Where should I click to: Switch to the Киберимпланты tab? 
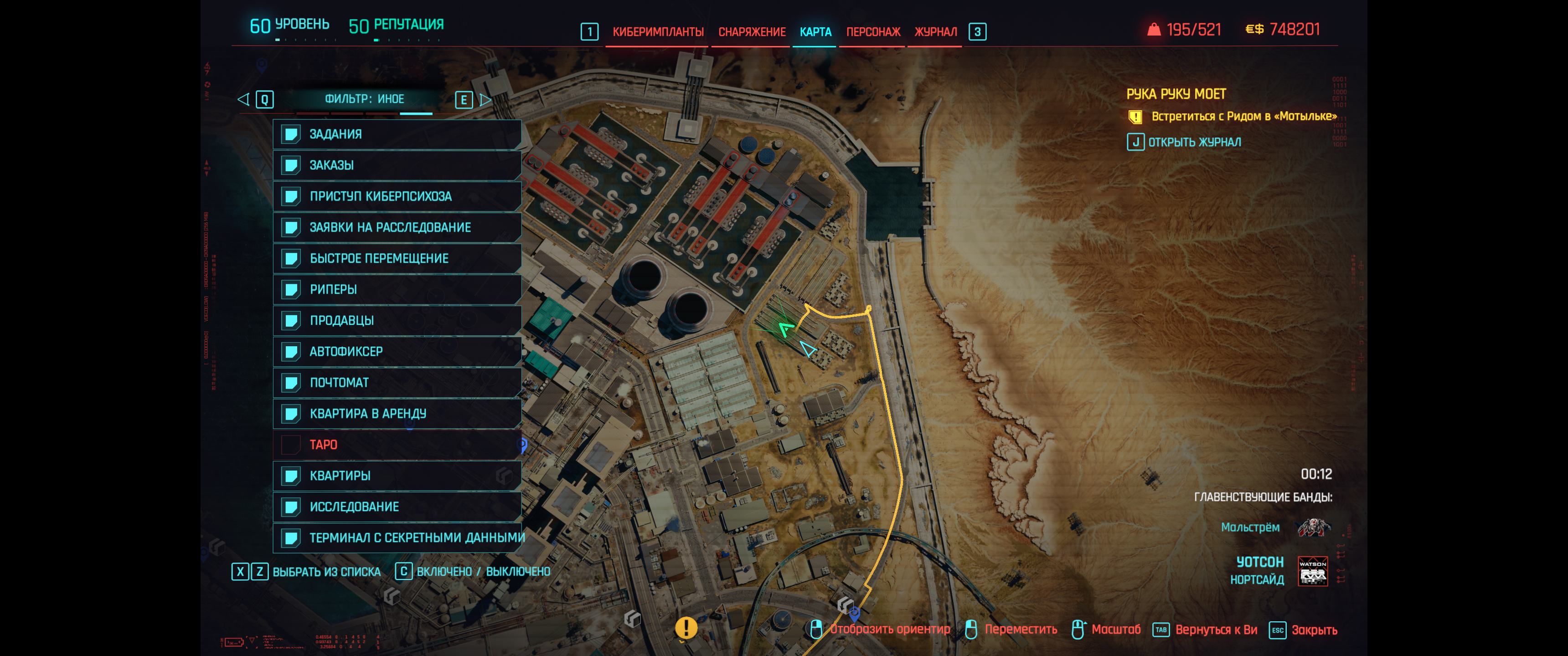(657, 32)
